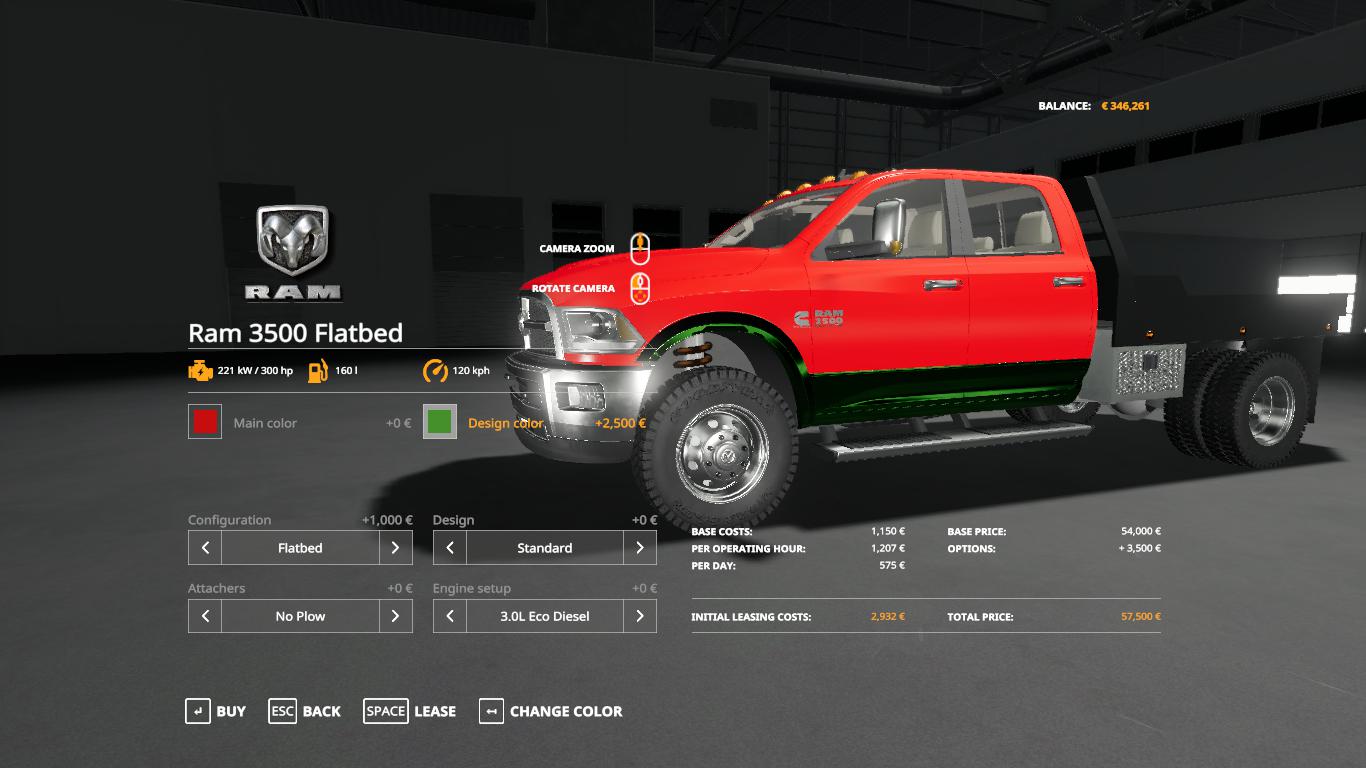This screenshot has width=1366, height=768.
Task: Lease the truck instead of buying
Action: pos(410,711)
